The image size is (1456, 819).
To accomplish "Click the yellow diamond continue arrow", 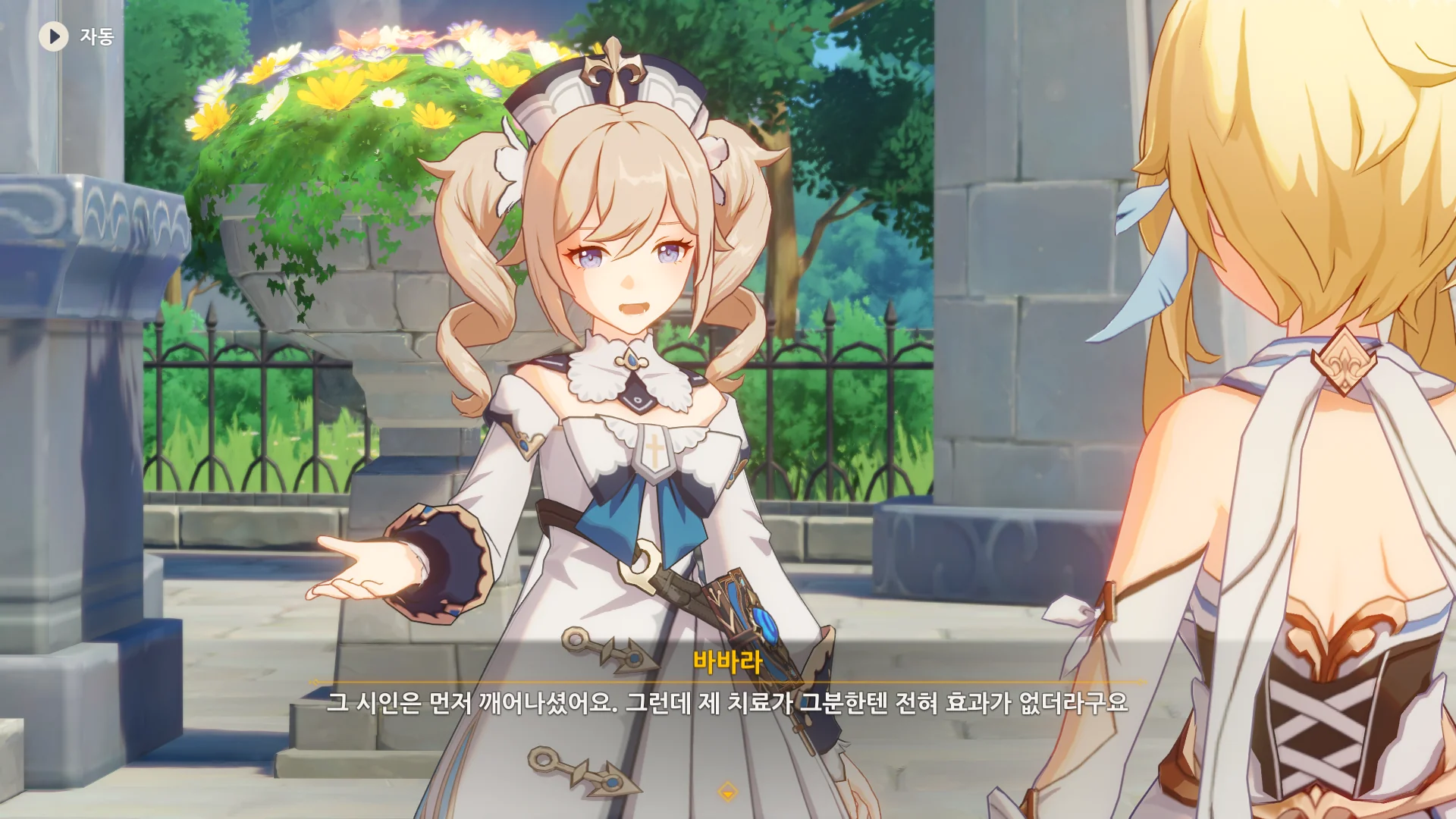I will [727, 792].
